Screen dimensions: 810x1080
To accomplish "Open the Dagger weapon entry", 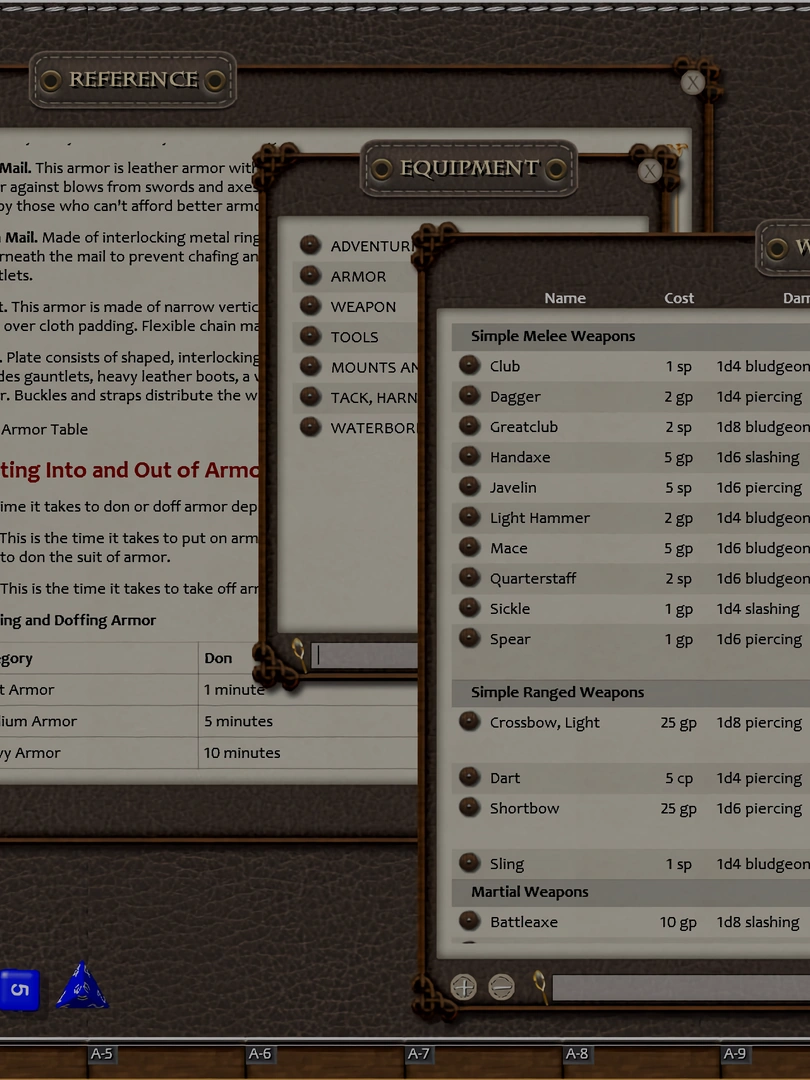I will pos(514,397).
